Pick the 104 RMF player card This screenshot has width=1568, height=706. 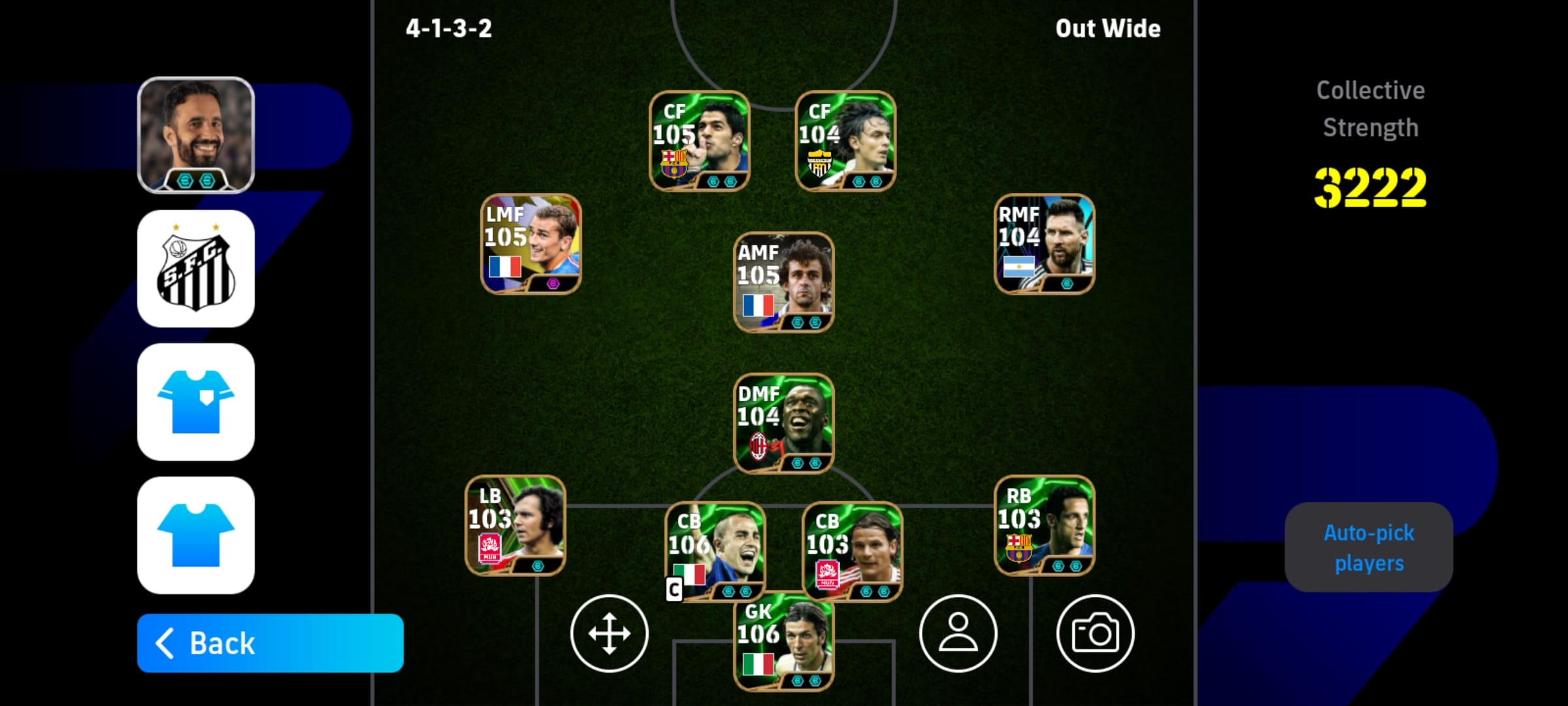click(x=1044, y=244)
